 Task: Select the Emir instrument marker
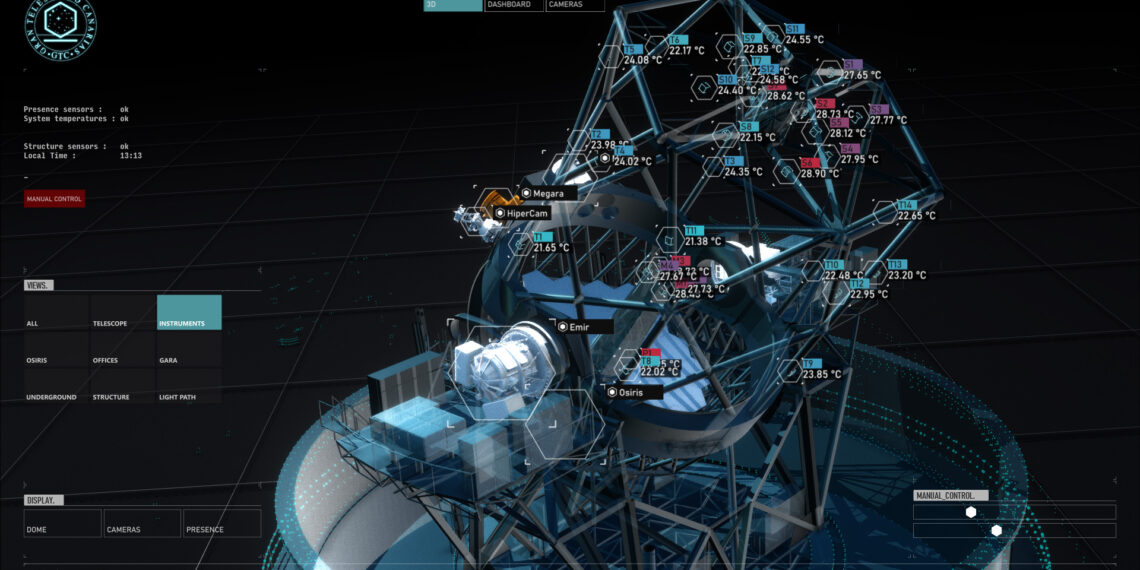tap(563, 327)
